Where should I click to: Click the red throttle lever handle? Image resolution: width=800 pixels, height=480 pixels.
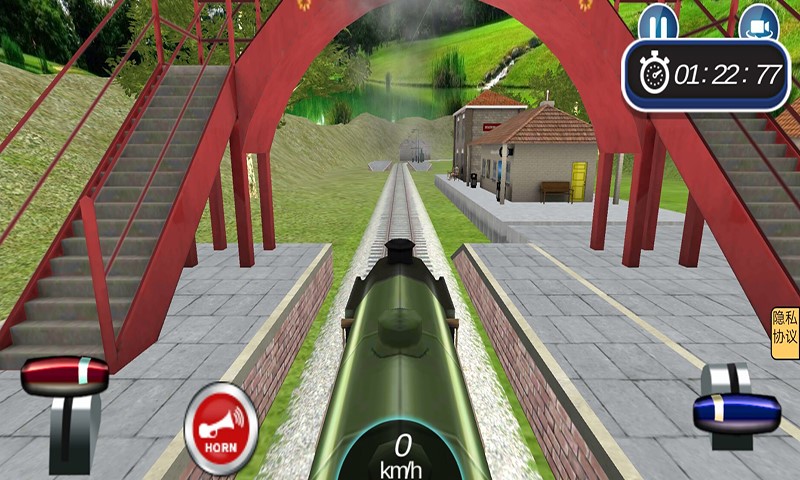click(65, 376)
